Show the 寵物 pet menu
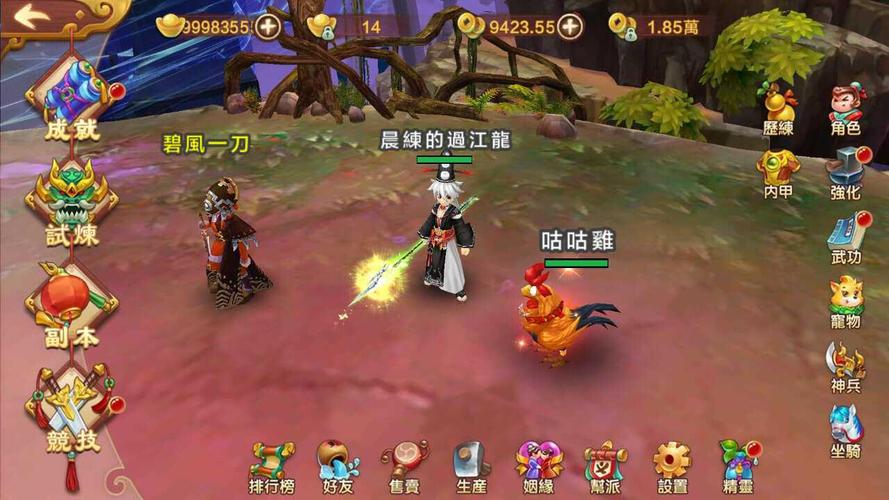 (846, 302)
